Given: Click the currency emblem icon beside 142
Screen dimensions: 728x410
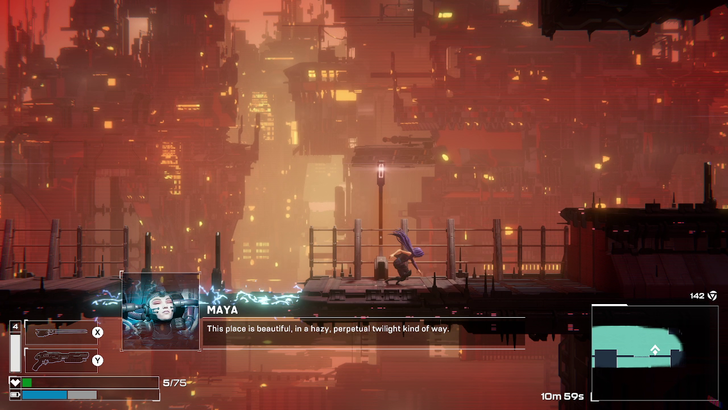Looking at the screenshot, I should (712, 296).
